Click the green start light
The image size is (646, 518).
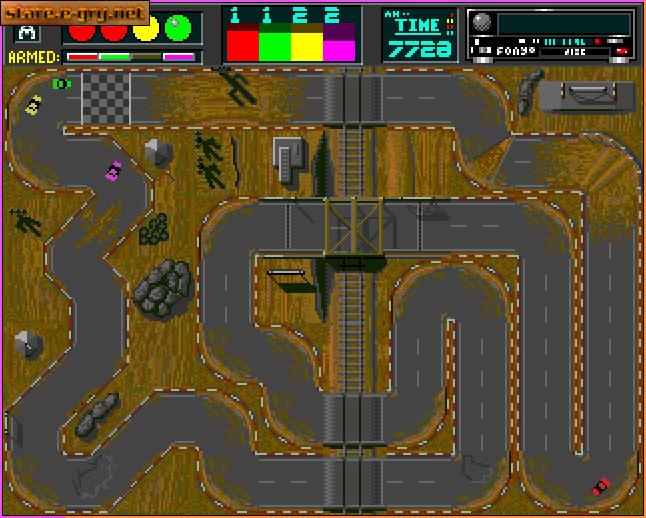click(x=181, y=28)
